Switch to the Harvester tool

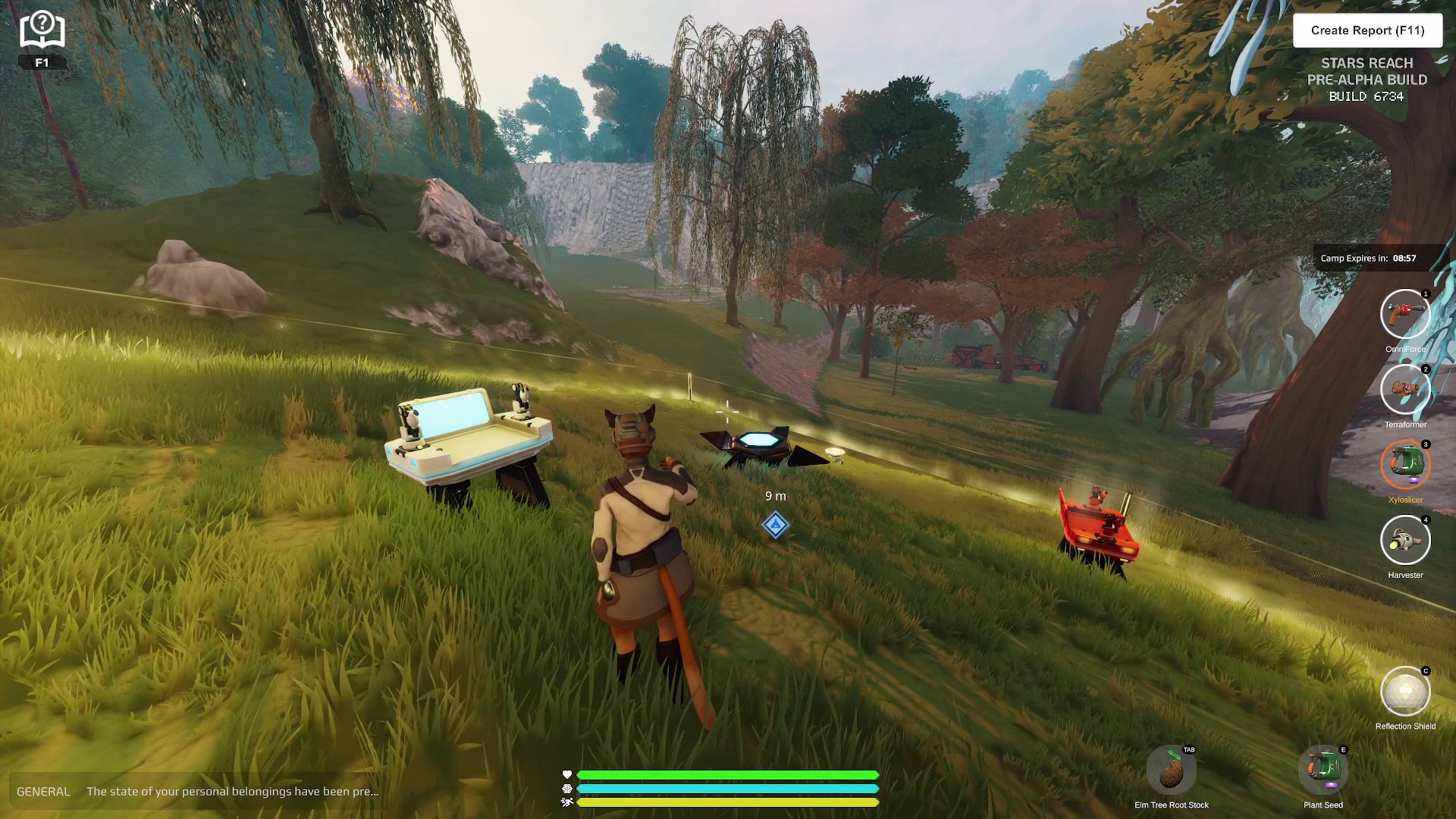pos(1404,540)
